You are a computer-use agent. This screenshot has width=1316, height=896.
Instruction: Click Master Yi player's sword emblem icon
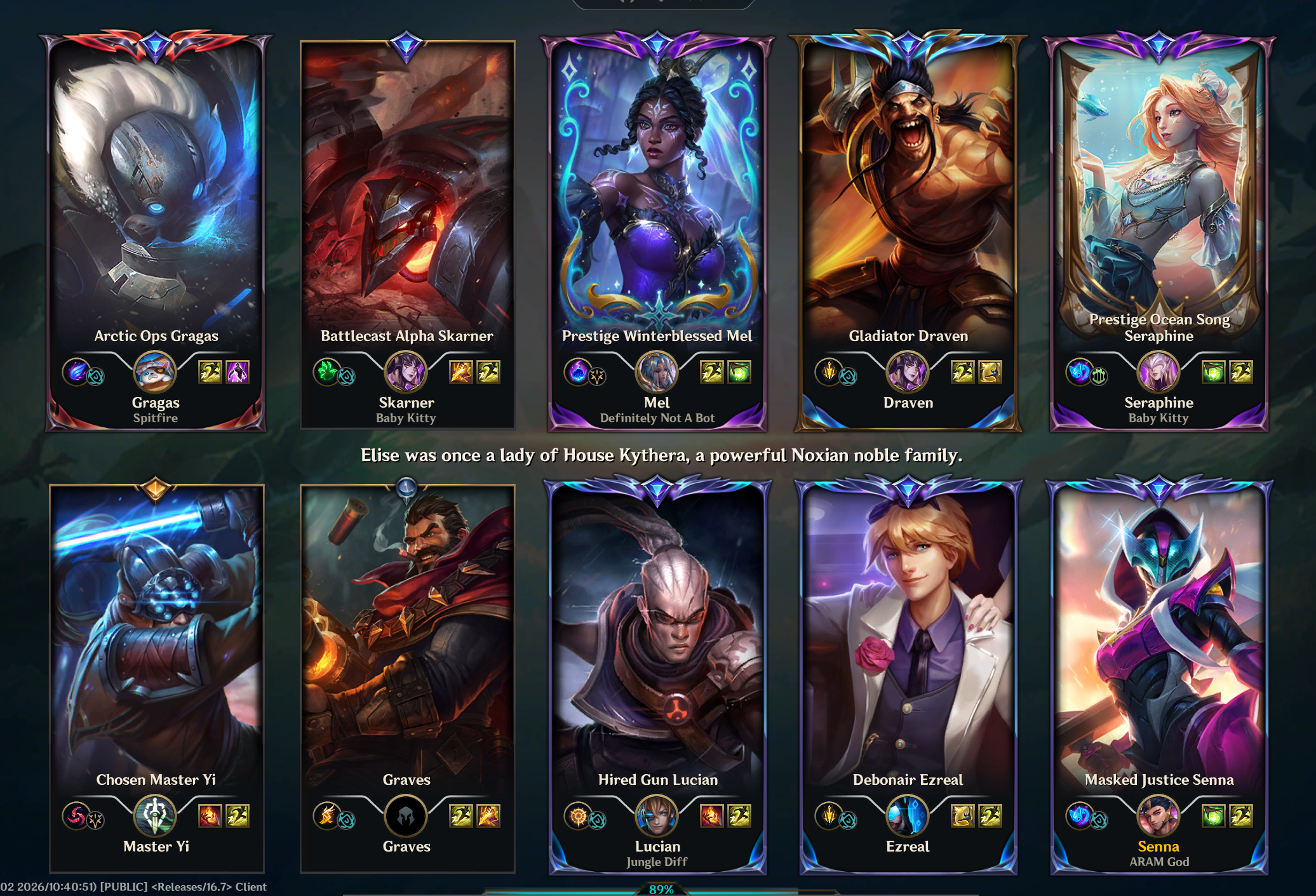[x=155, y=816]
